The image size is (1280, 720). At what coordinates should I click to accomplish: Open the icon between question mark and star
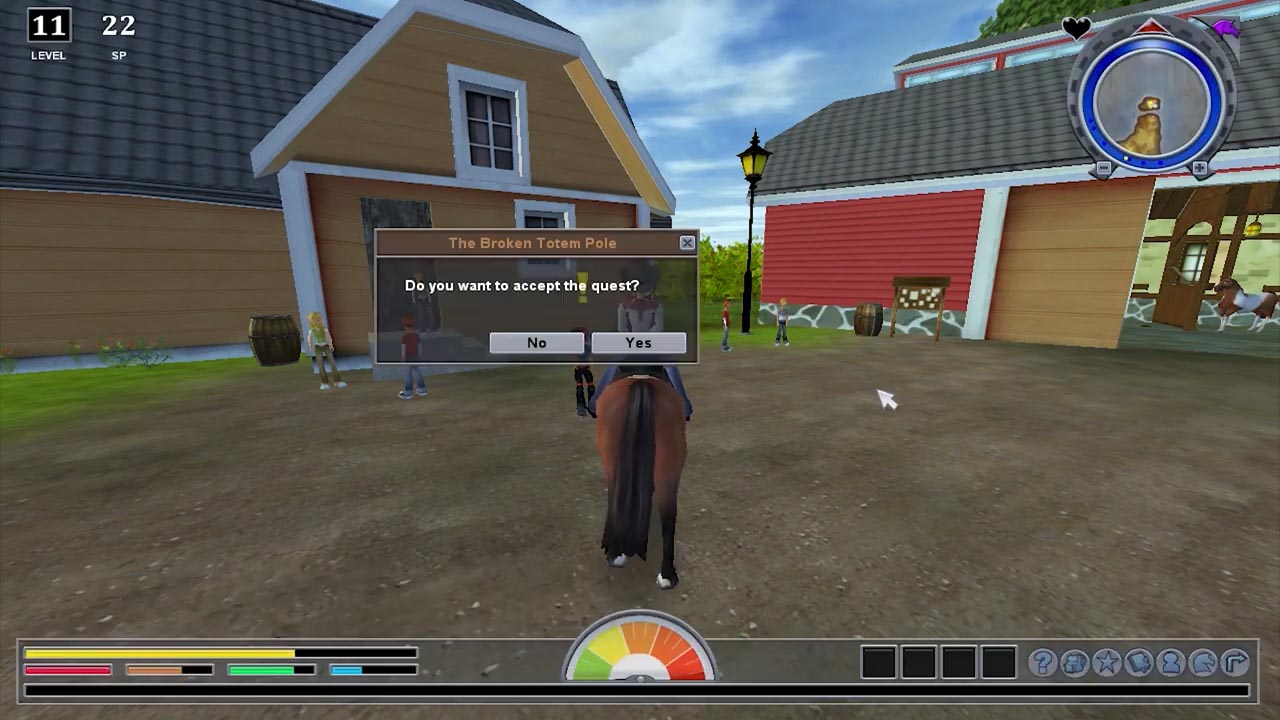[1075, 662]
